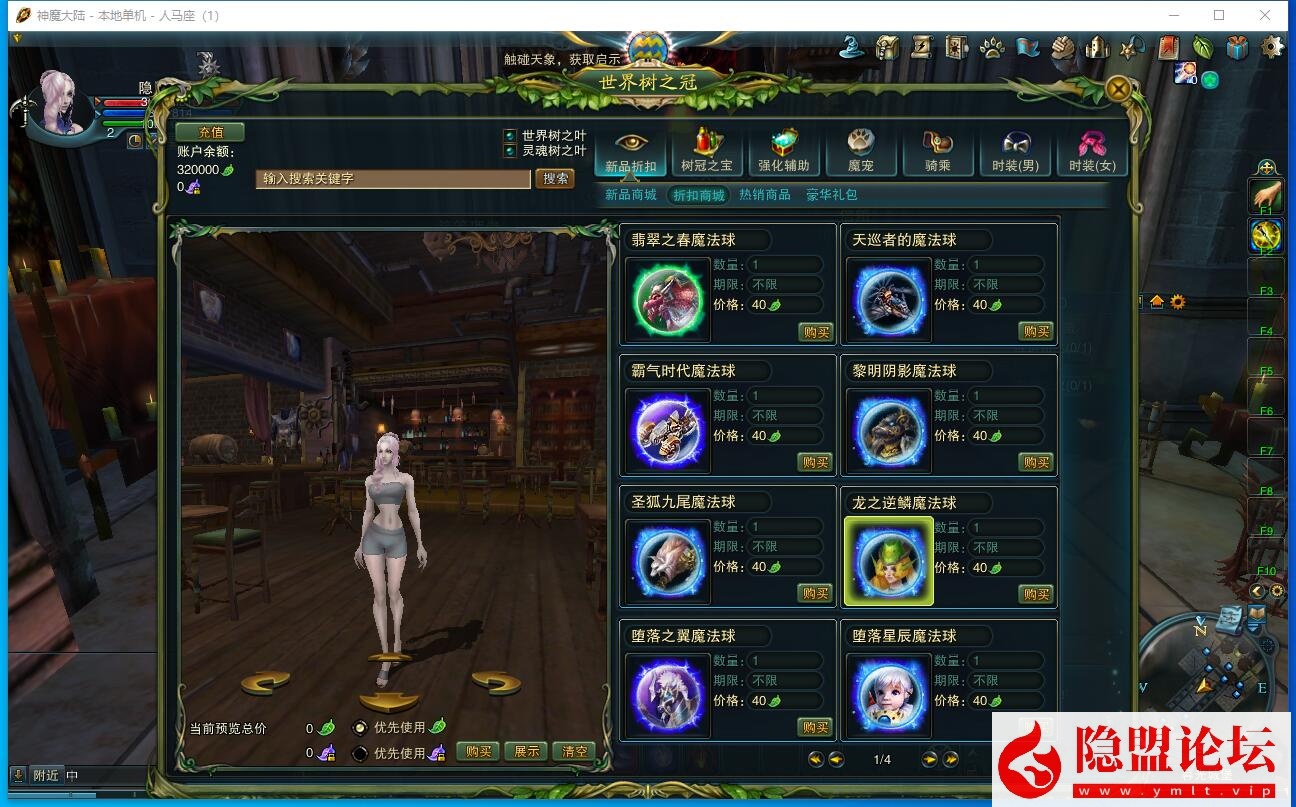Buy the 翡翠之春魔法球 item
The height and width of the screenshot is (807, 1296).
tap(815, 332)
